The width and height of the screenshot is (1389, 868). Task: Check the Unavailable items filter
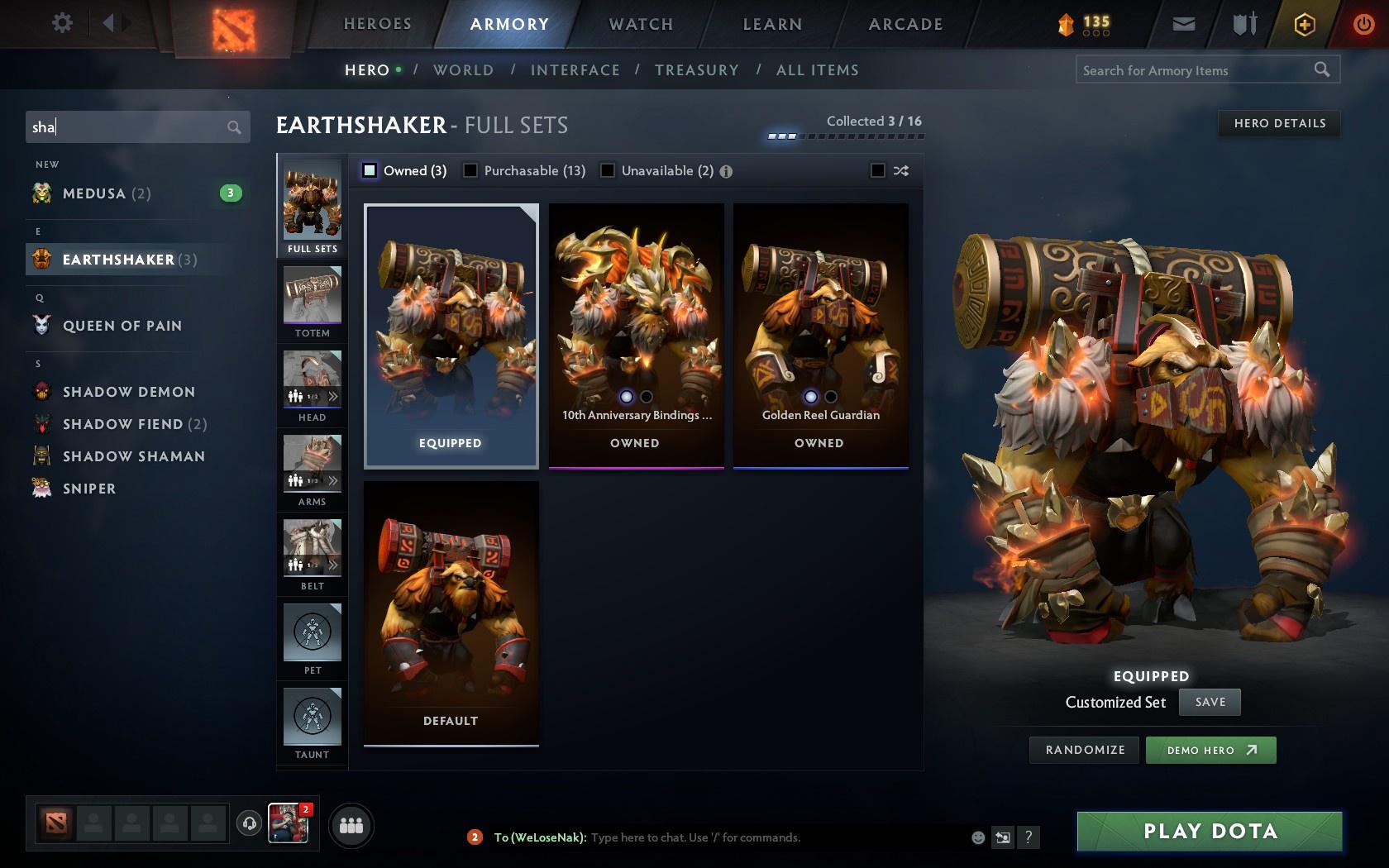pos(609,170)
